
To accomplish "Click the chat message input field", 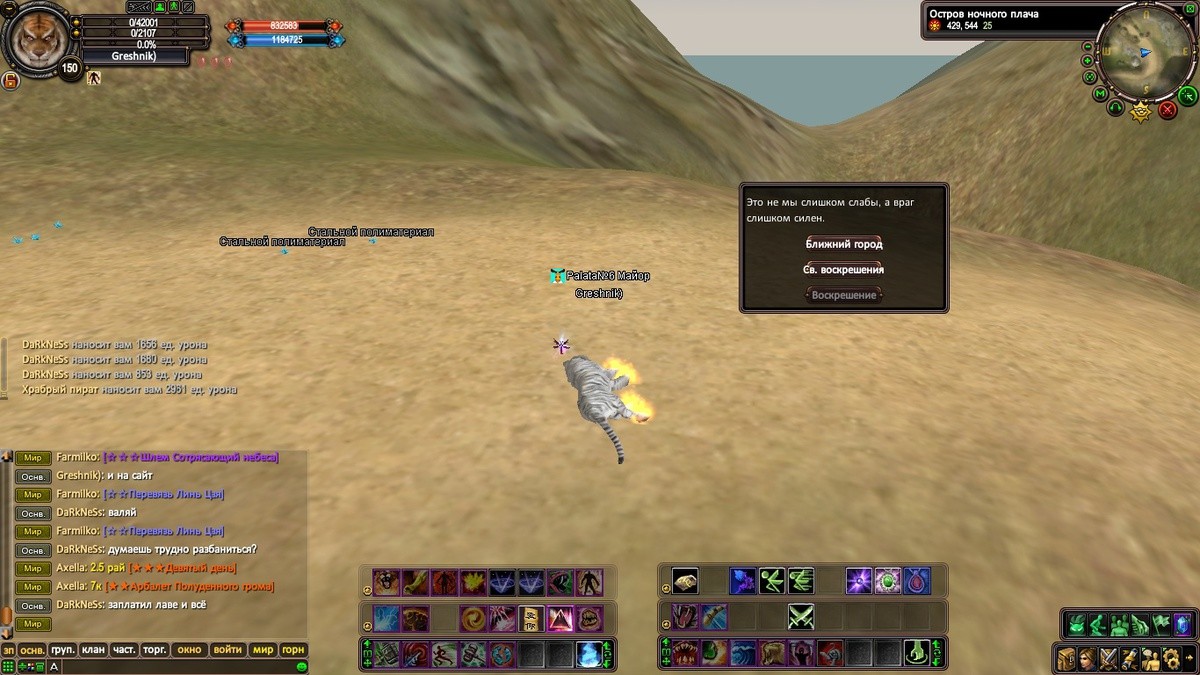I will point(170,666).
